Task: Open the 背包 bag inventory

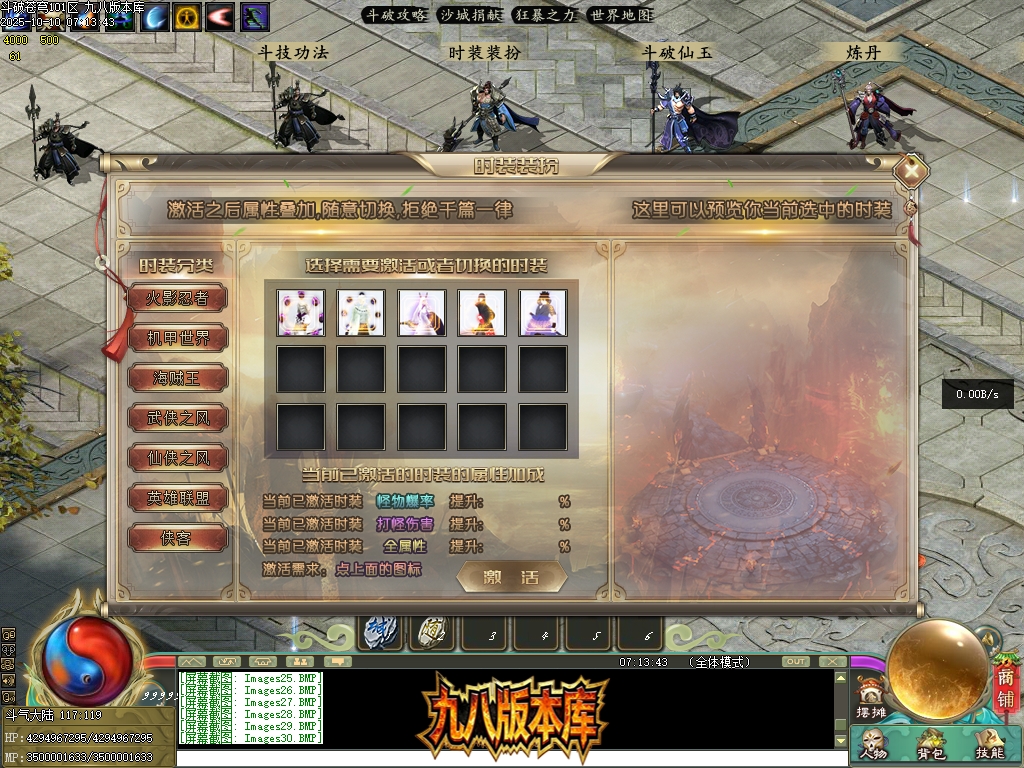Action: pos(931,745)
